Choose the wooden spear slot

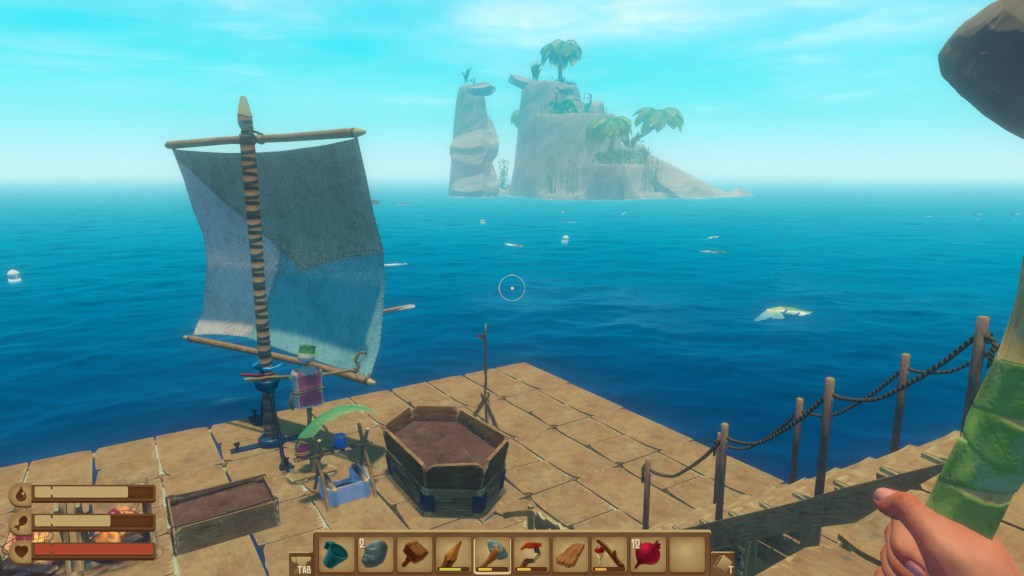[453, 553]
